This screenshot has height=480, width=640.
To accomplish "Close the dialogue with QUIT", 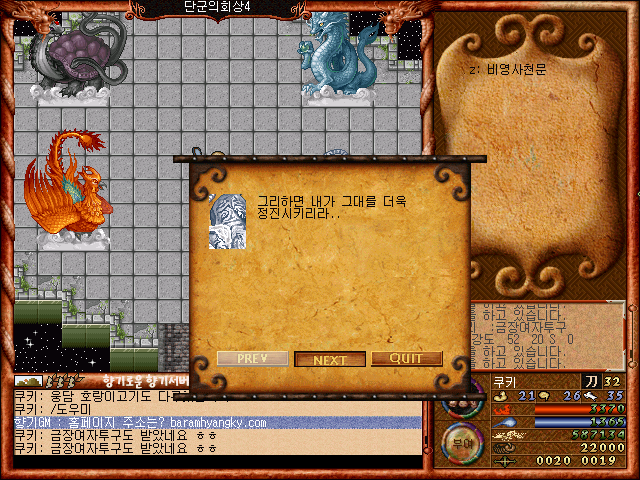I will tap(406, 359).
